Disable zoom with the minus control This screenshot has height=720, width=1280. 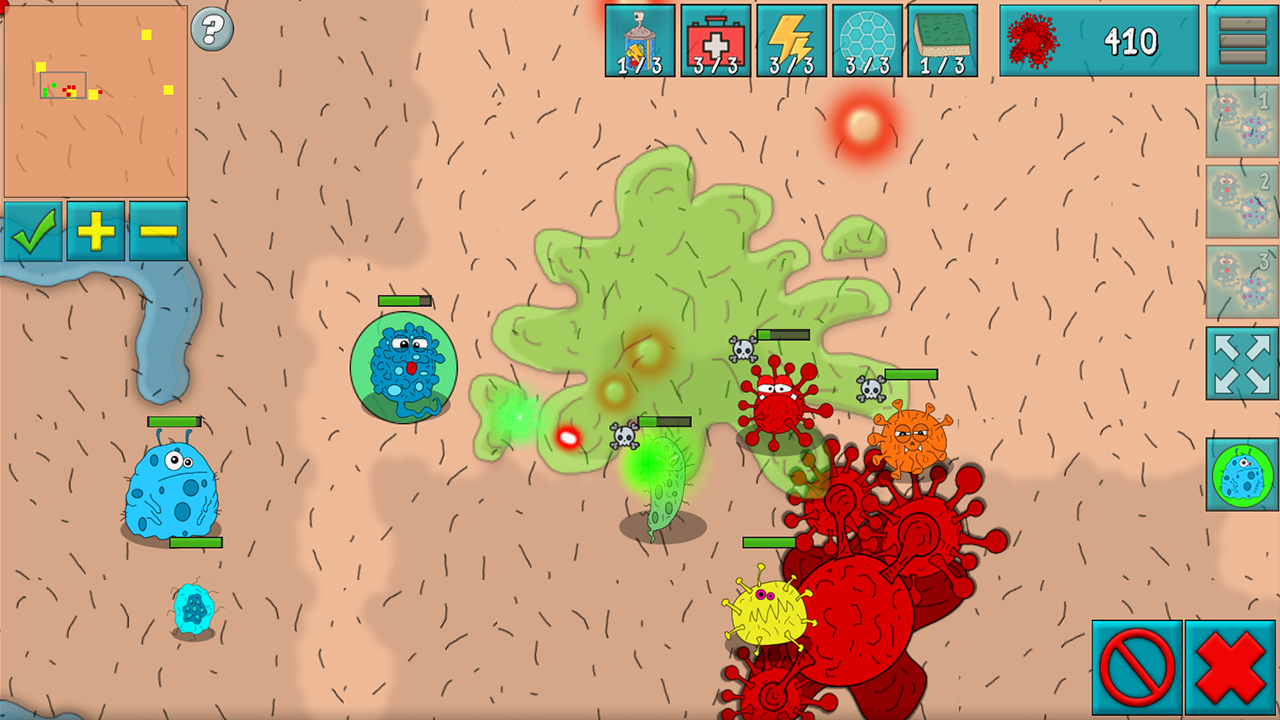157,232
